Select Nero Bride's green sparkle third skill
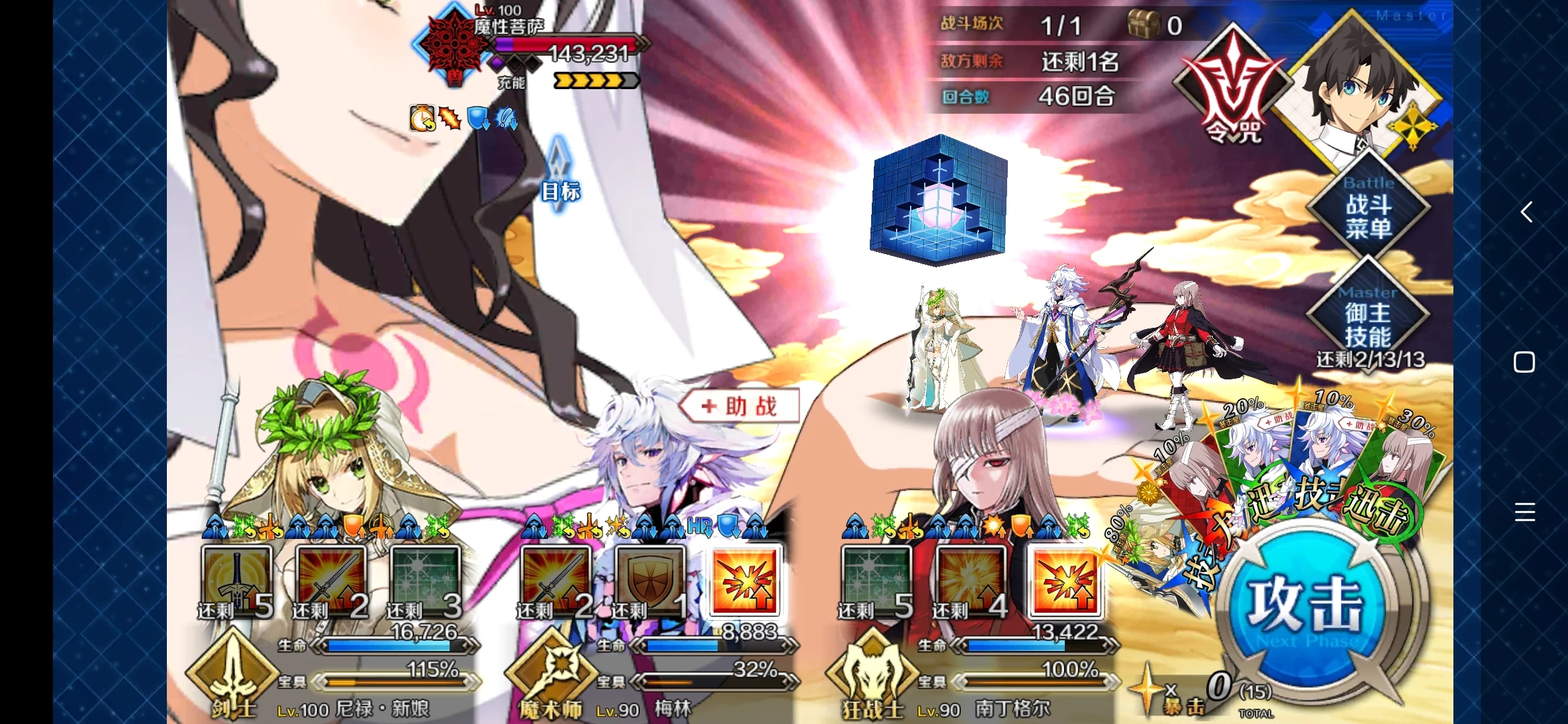Screen dimensions: 1568x724 tap(425, 581)
